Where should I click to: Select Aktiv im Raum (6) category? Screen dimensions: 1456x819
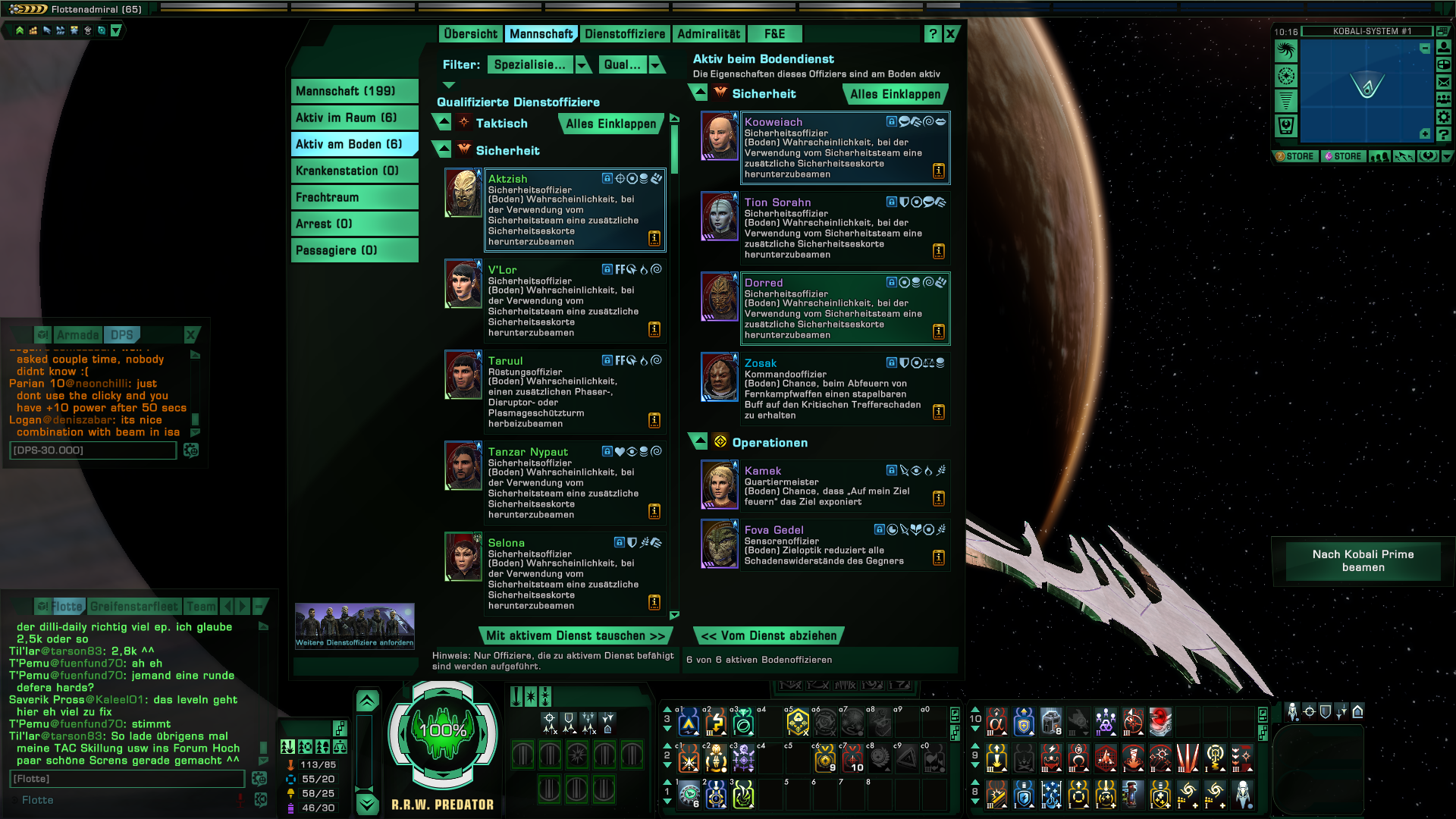[x=354, y=118]
